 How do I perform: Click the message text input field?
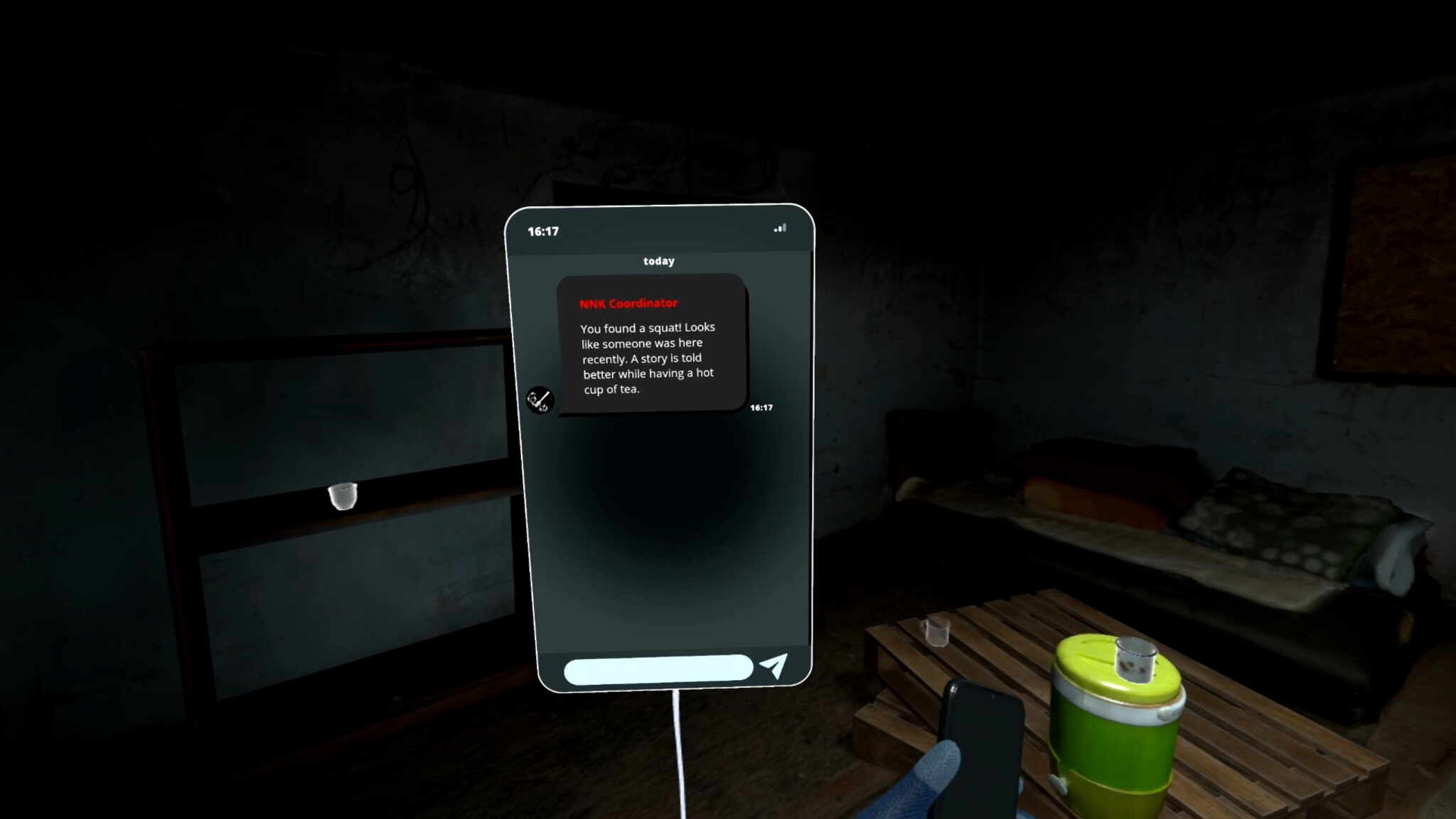[x=658, y=670]
